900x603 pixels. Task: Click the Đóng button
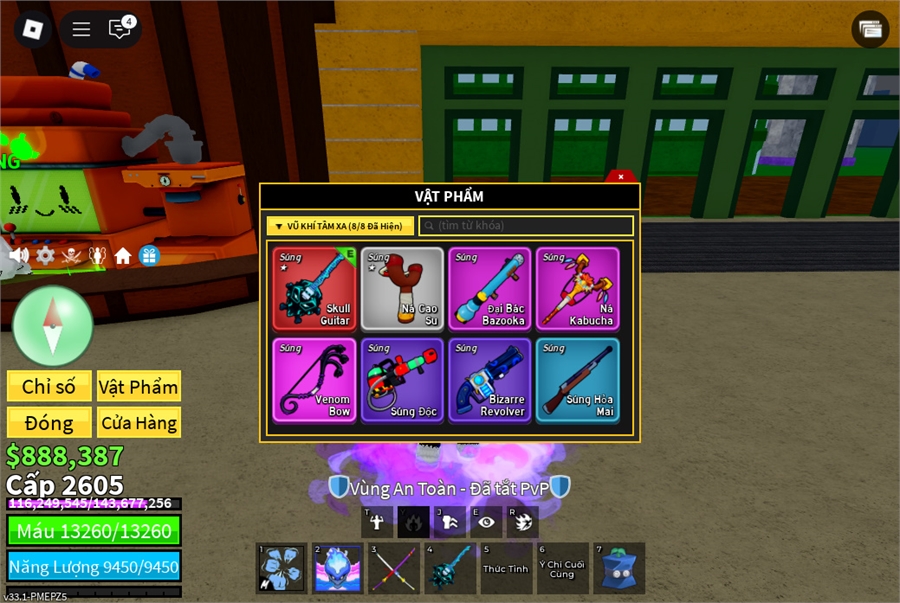49,423
